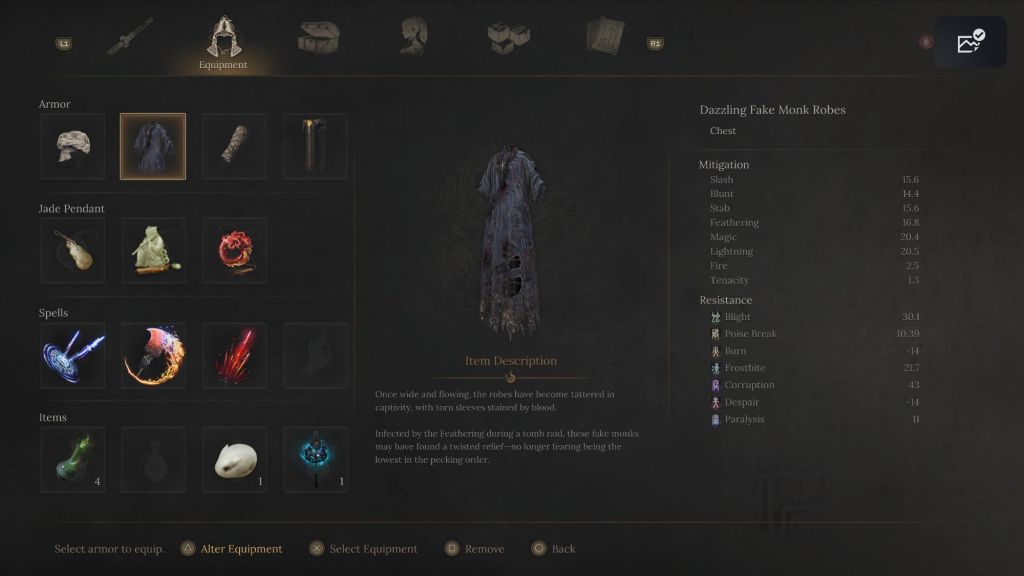
Task: Choose the flaming crescent spell slot
Action: (x=153, y=355)
